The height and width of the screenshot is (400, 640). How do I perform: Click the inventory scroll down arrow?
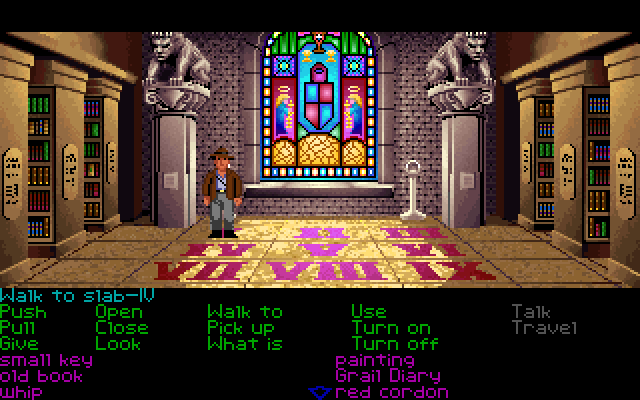(320, 391)
